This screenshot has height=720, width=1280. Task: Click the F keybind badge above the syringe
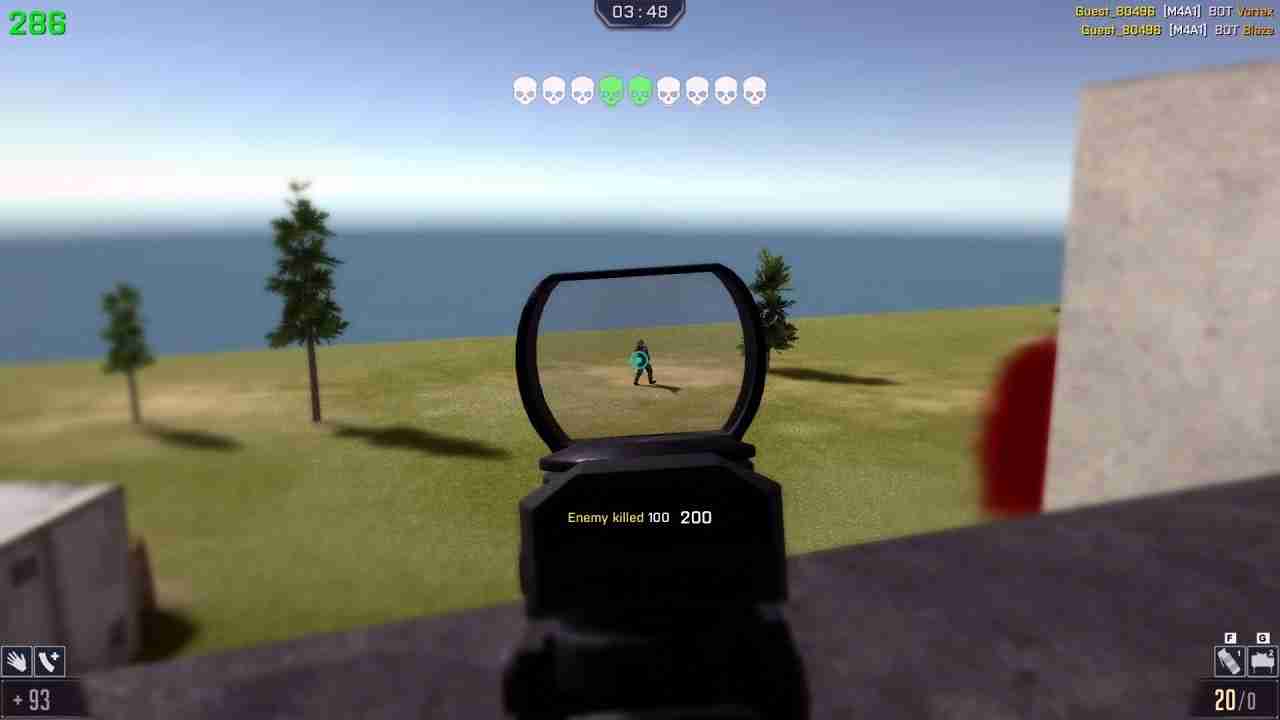[1228, 636]
